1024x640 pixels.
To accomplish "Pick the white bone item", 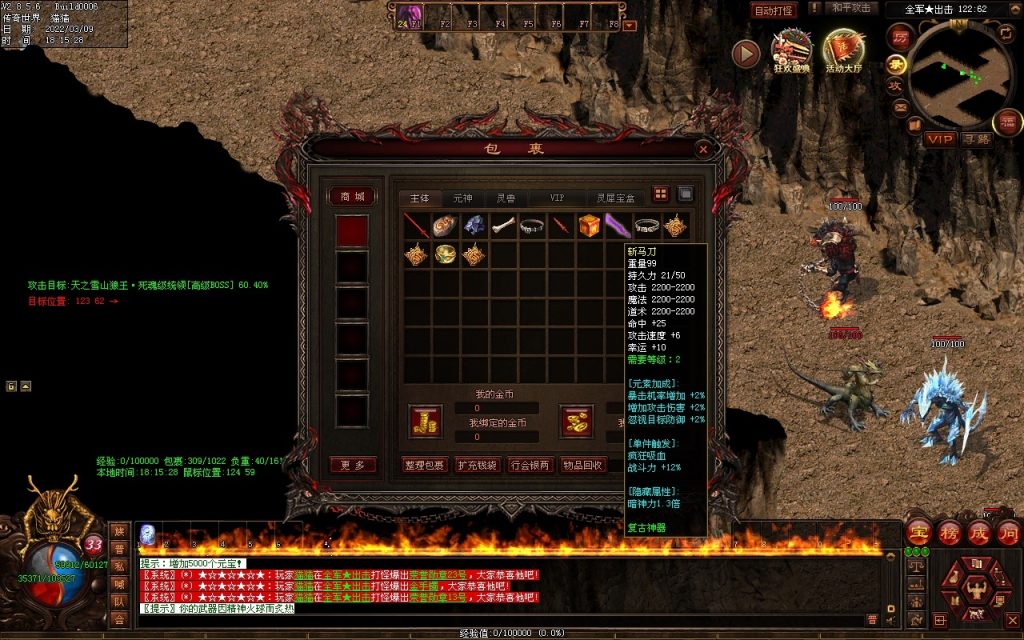I will click(503, 226).
